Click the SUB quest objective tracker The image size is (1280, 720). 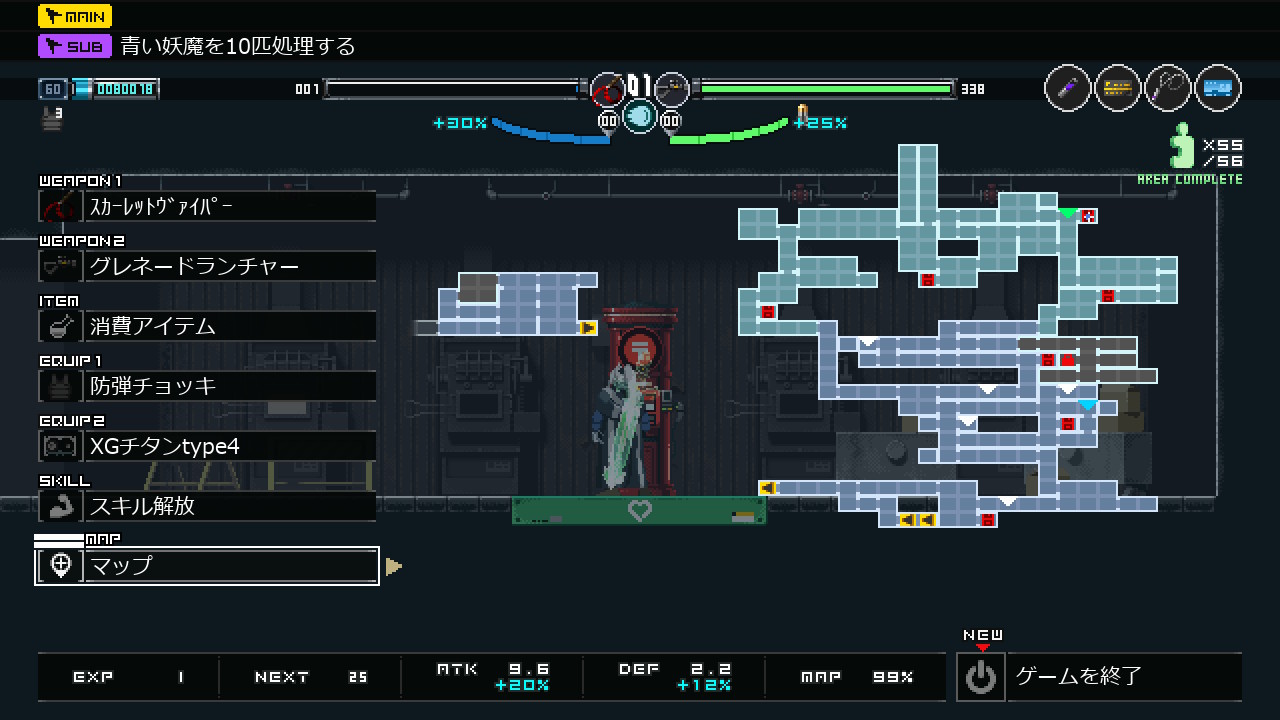click(197, 46)
